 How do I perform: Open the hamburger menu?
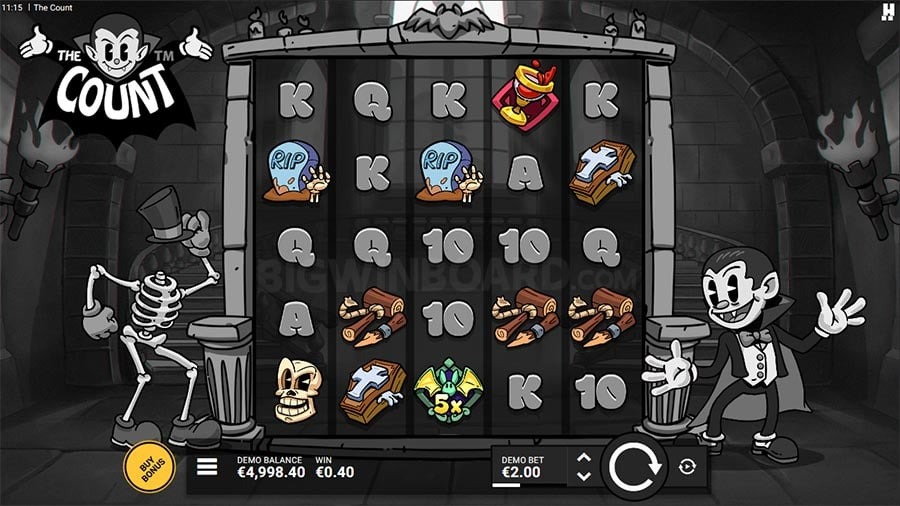[x=207, y=467]
